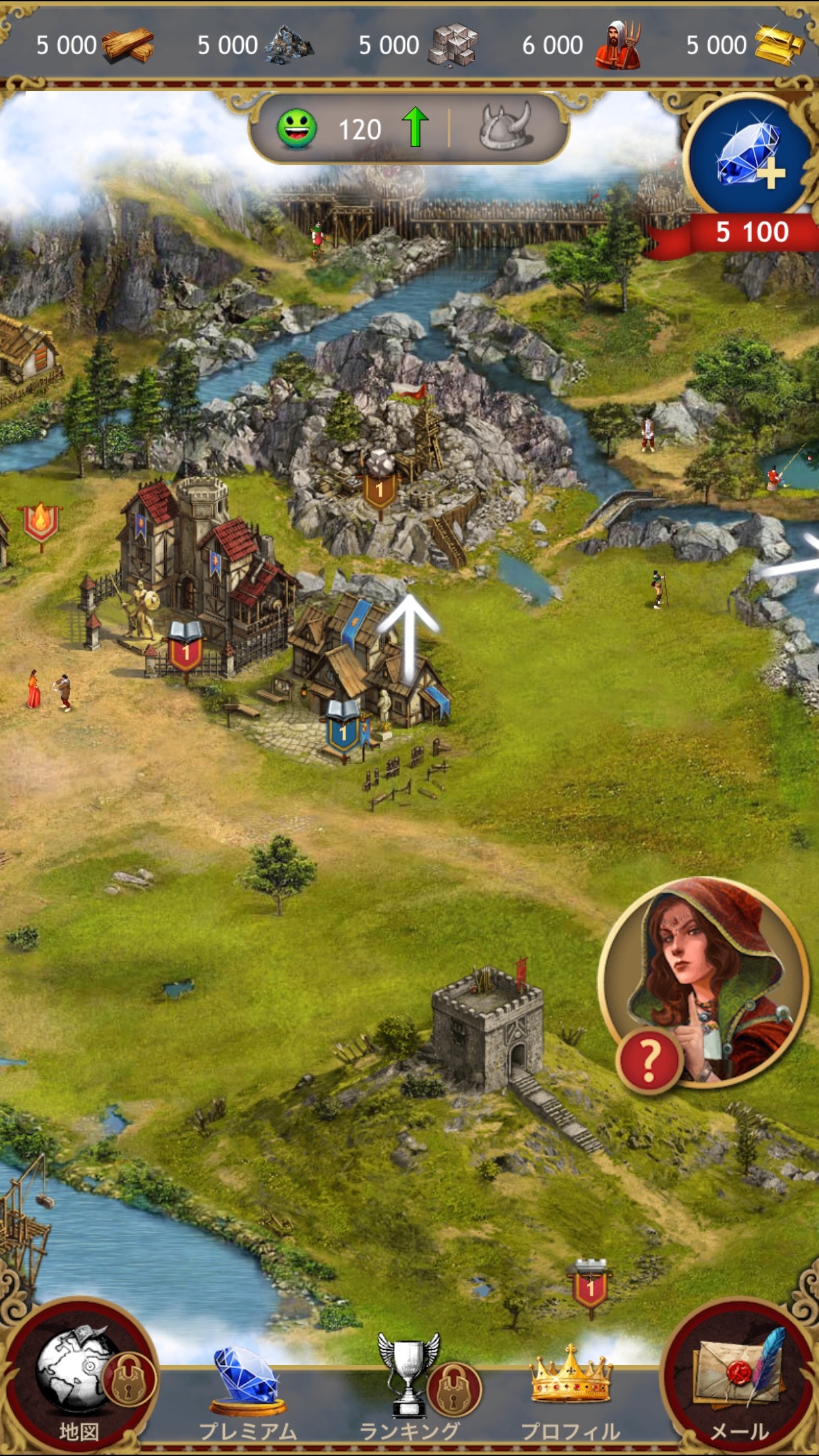Select the Viking helmet army icon

click(x=506, y=126)
